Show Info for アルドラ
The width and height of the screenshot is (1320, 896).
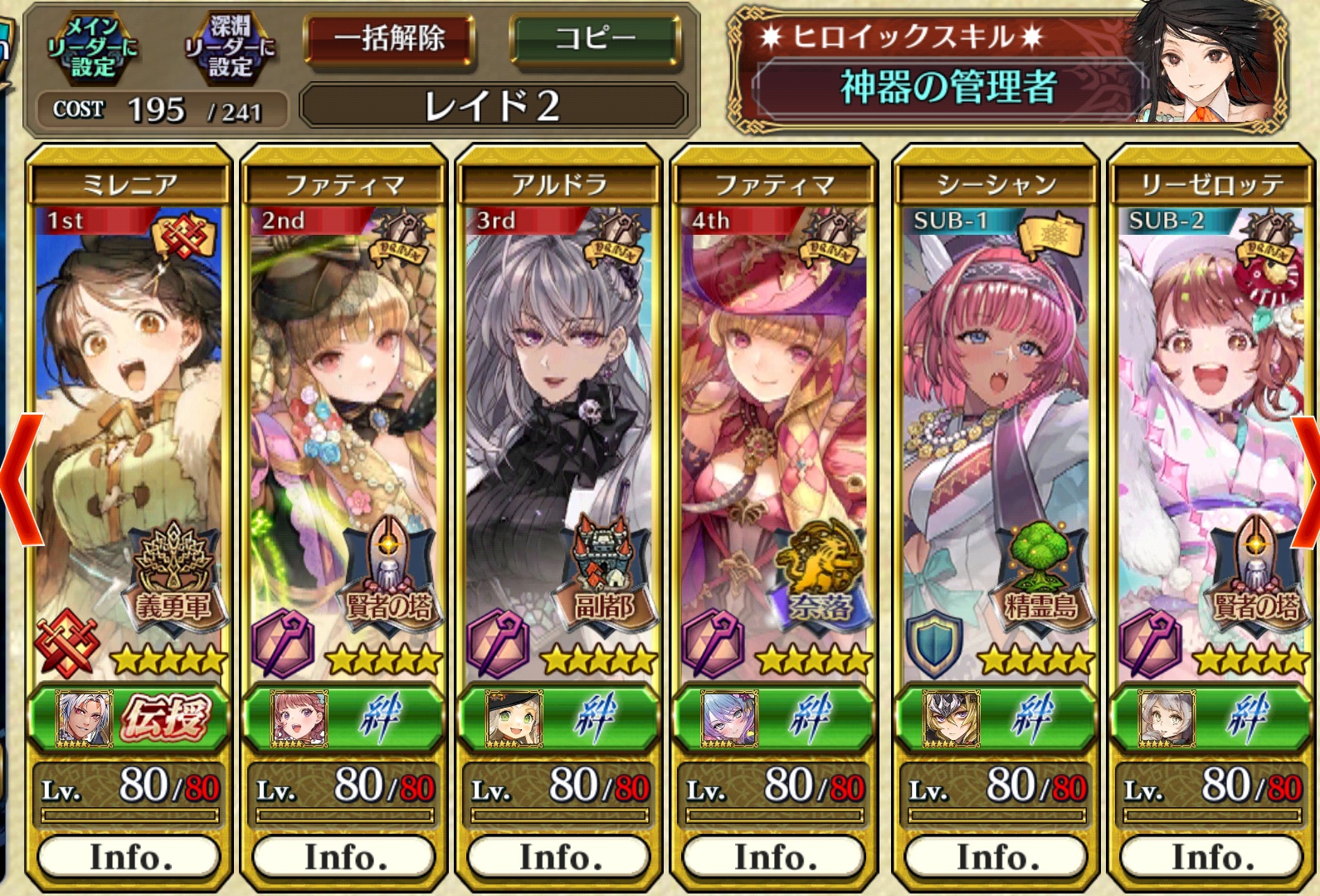[x=558, y=857]
